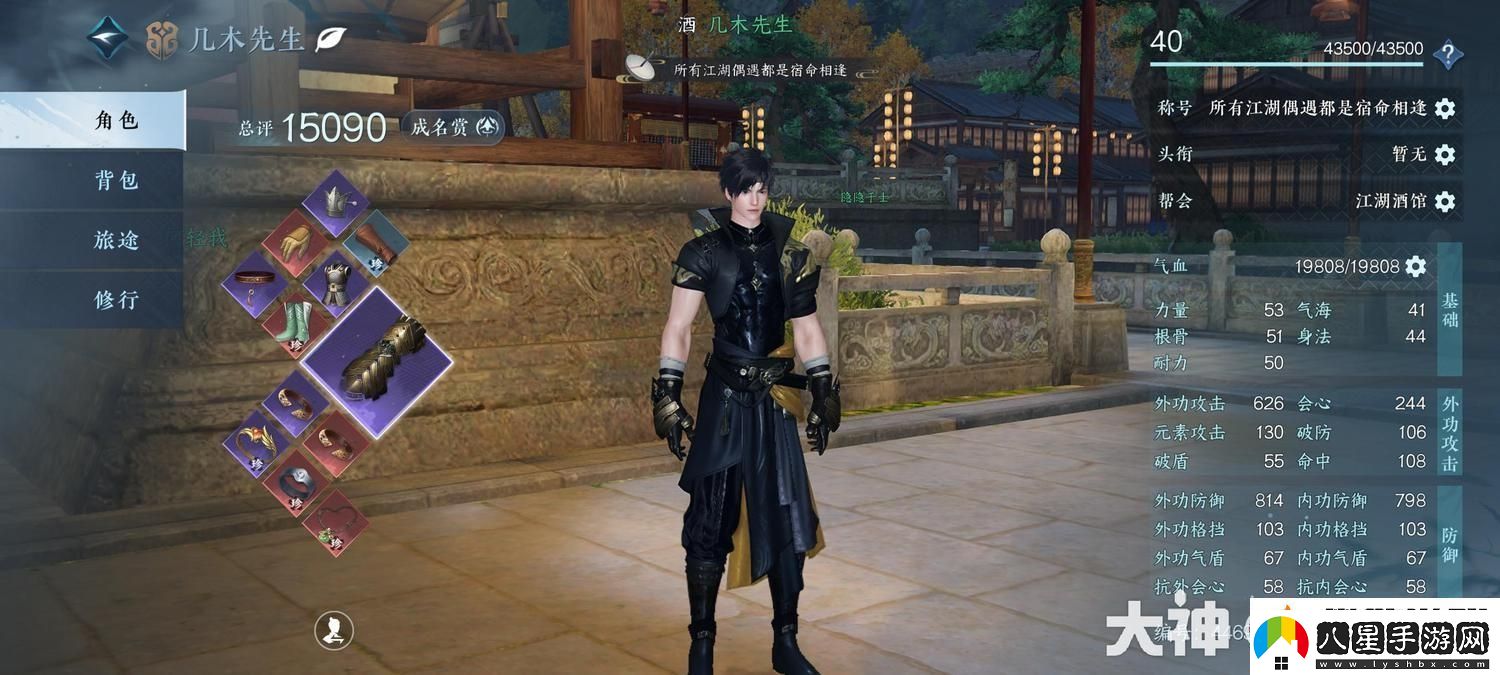The width and height of the screenshot is (1500, 675).
Task: Select the 旅途 journey tab
Action: (115, 241)
